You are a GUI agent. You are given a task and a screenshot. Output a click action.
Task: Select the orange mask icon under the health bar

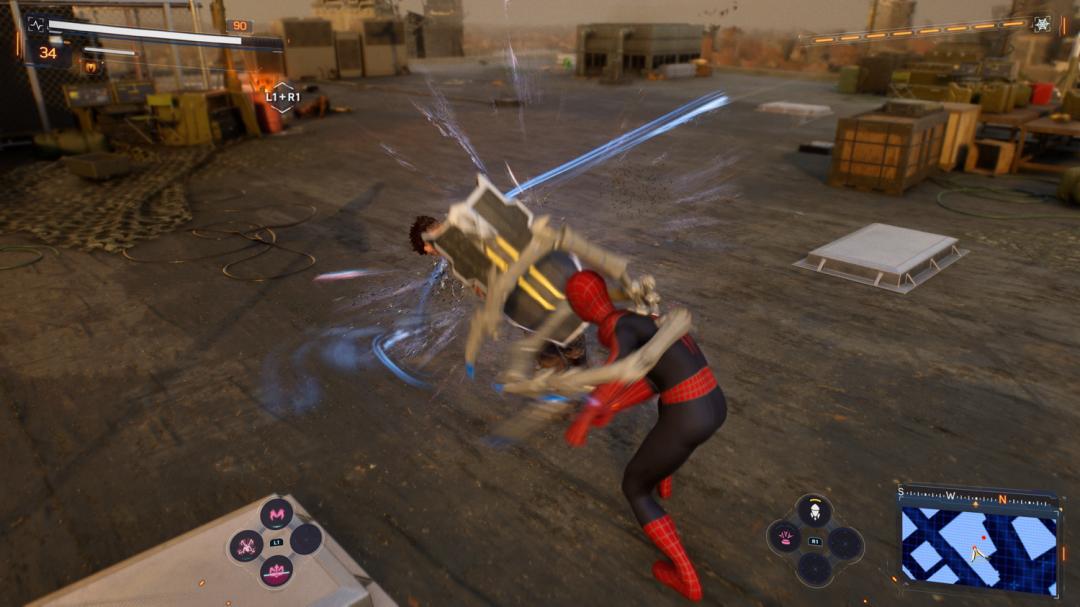90,67
